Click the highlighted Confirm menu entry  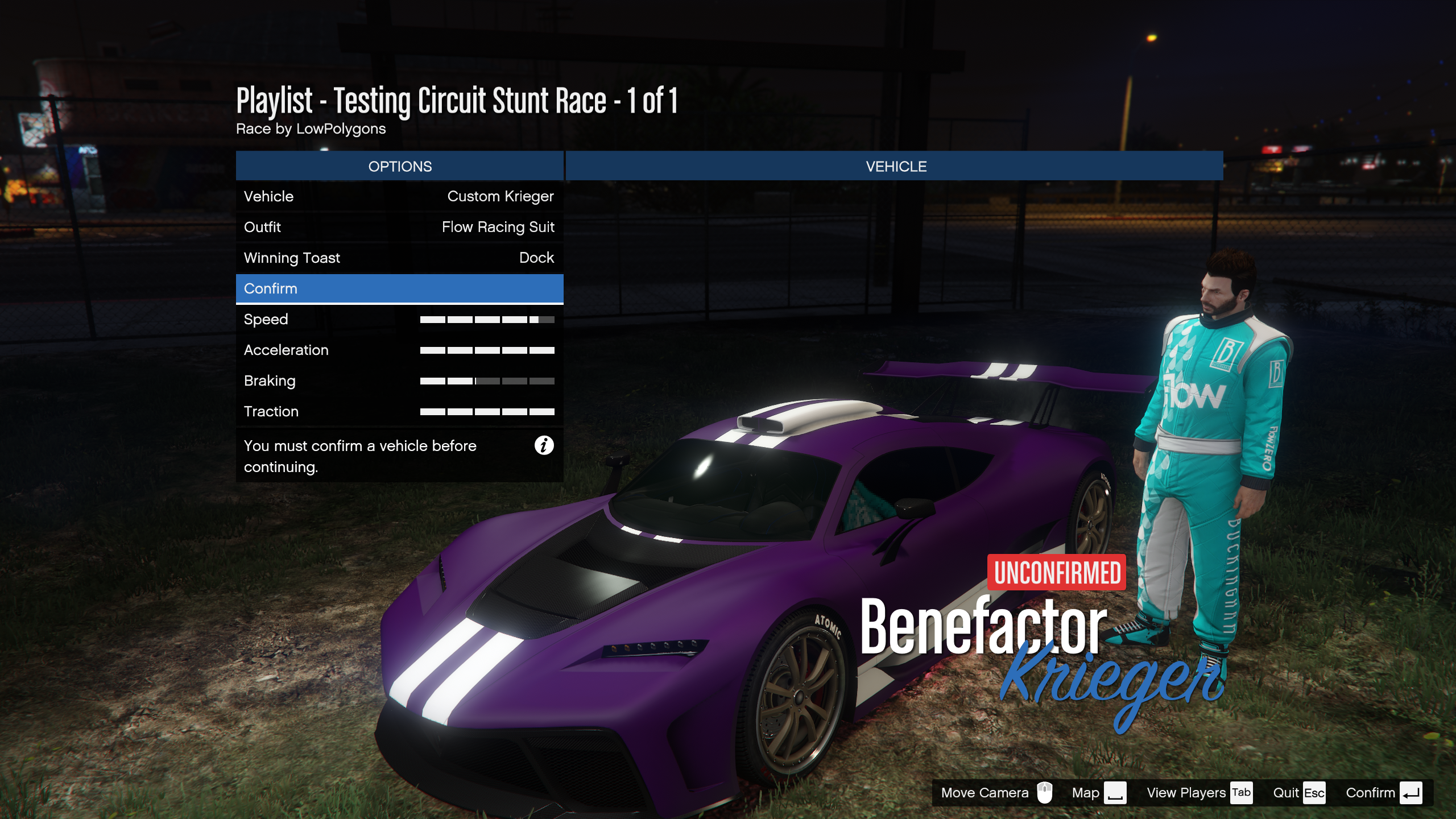(399, 288)
